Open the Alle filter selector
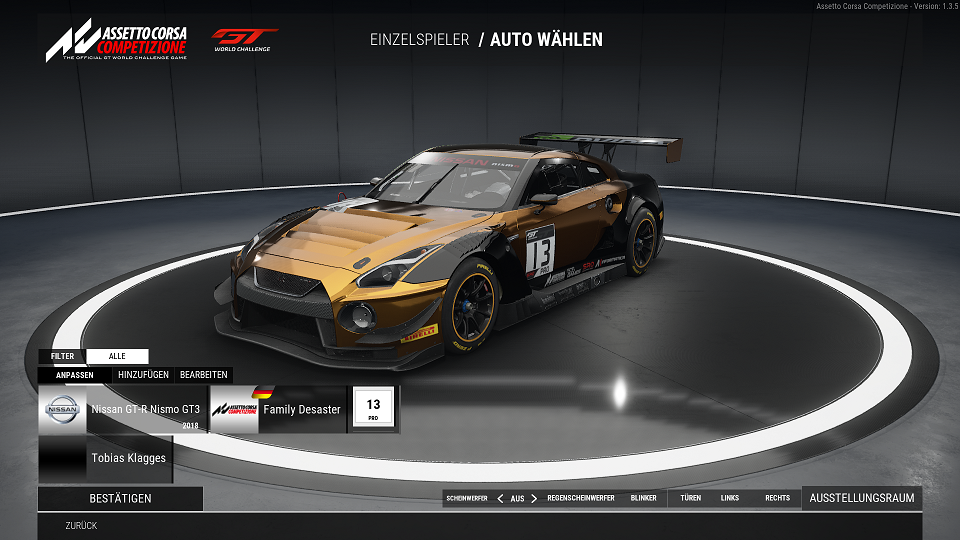960x540 pixels. [117, 356]
